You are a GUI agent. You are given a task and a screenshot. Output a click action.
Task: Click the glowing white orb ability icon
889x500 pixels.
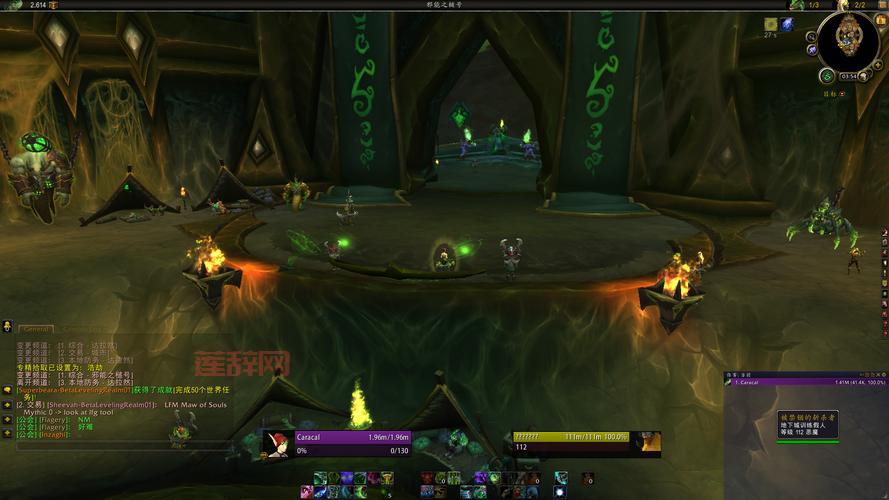pyautogui.click(x=559, y=491)
